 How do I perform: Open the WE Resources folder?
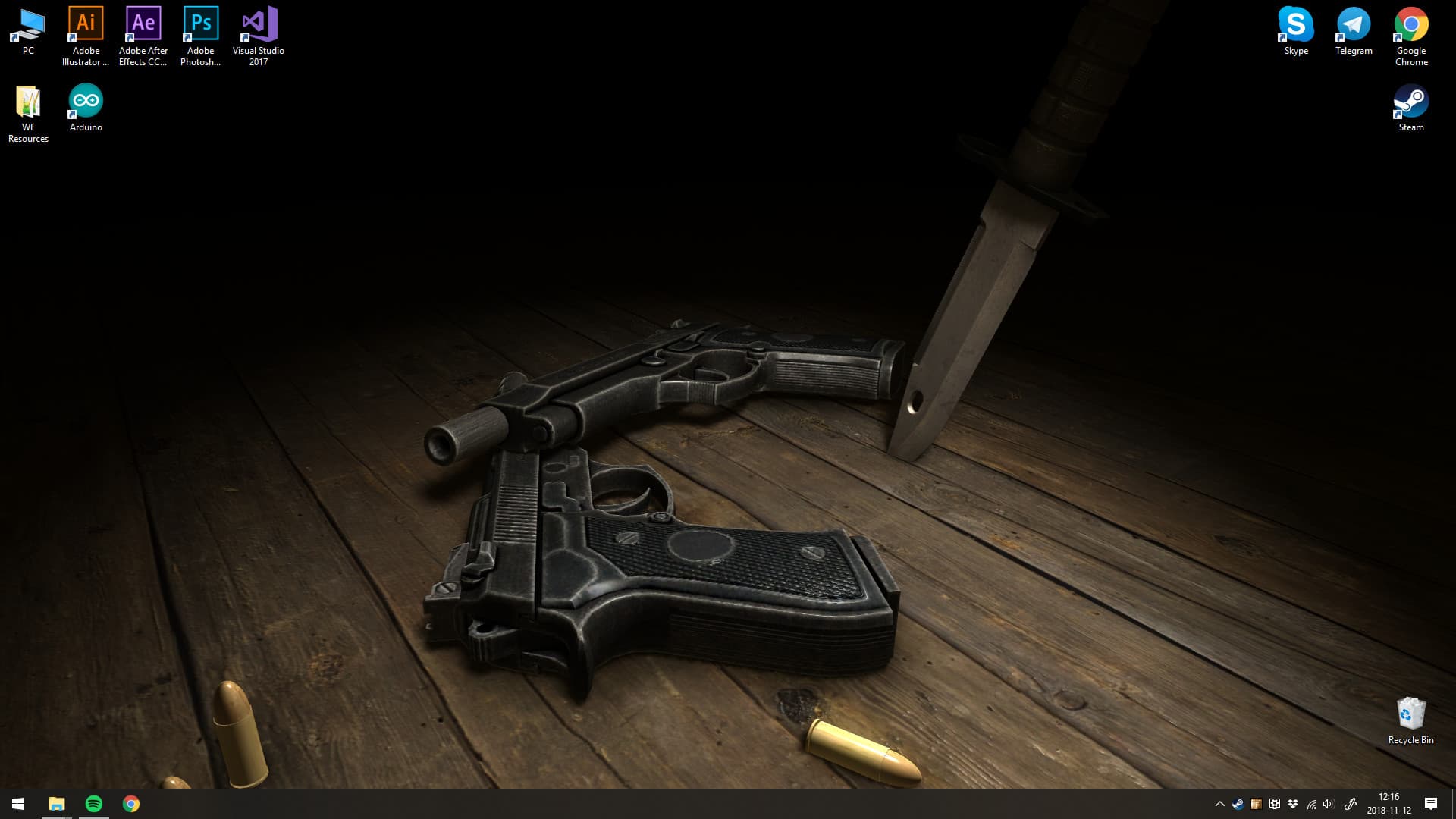(27, 99)
